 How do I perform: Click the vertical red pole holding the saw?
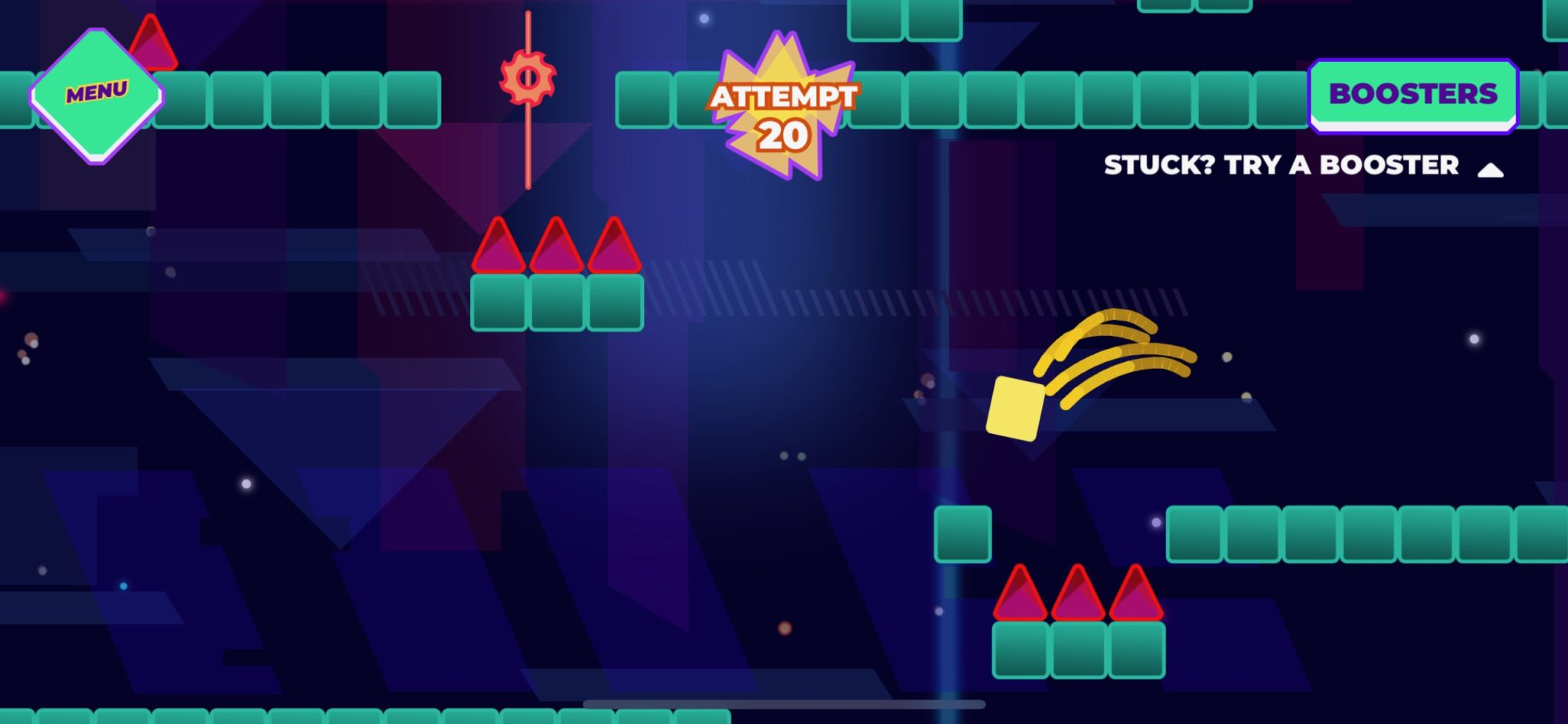[528, 153]
